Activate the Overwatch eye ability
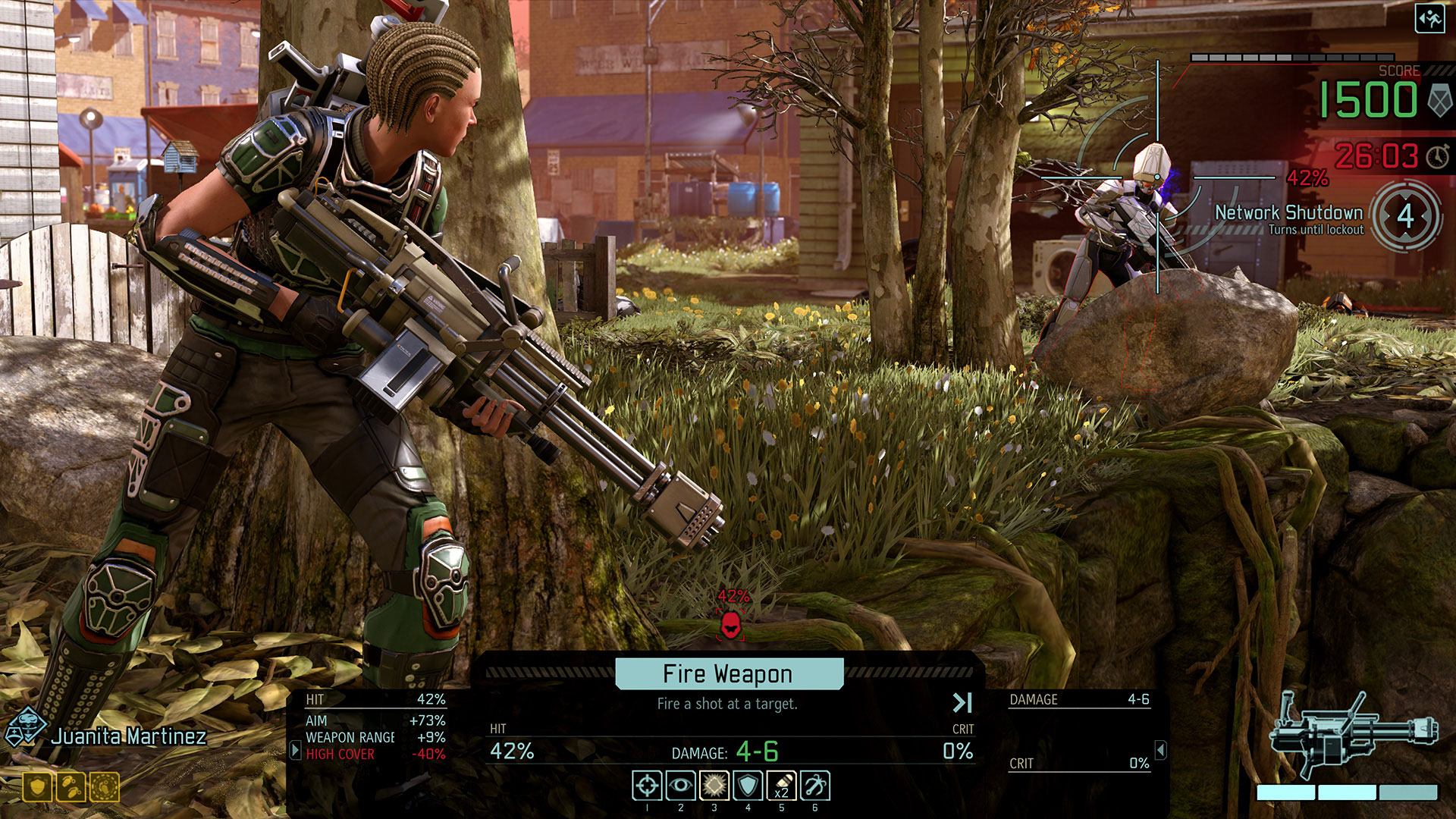The image size is (1456, 819). coord(680,786)
